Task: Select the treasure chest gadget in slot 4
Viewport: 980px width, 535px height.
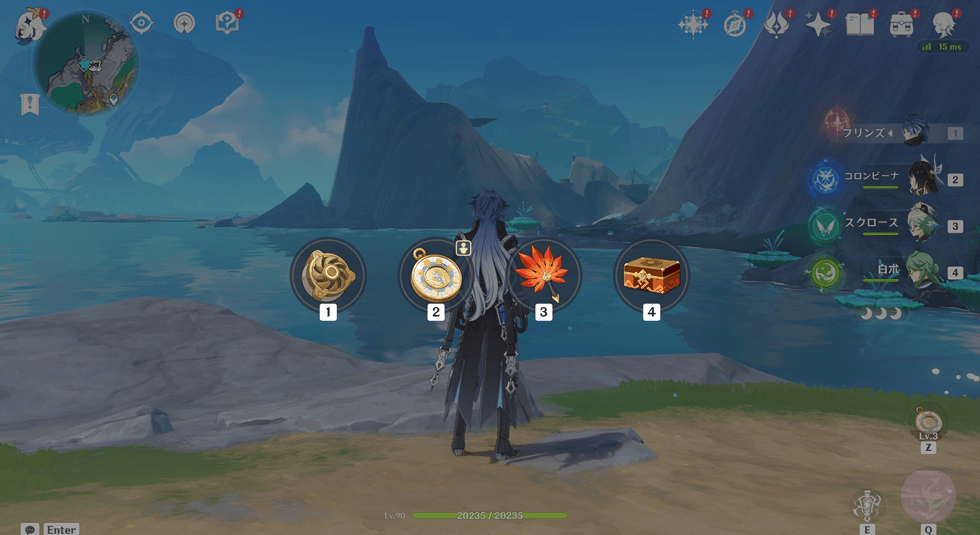Action: 651,275
